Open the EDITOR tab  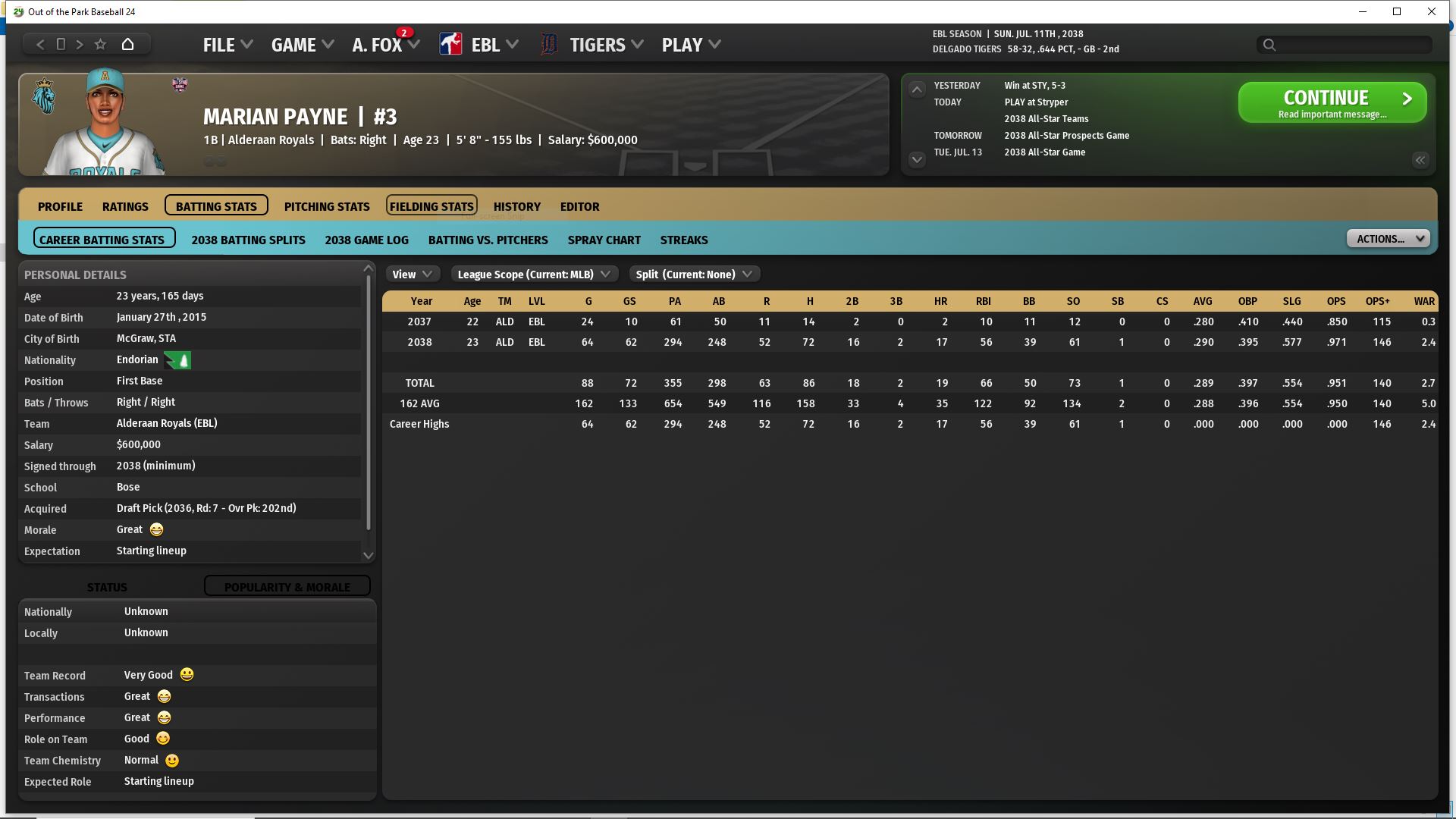click(x=579, y=206)
